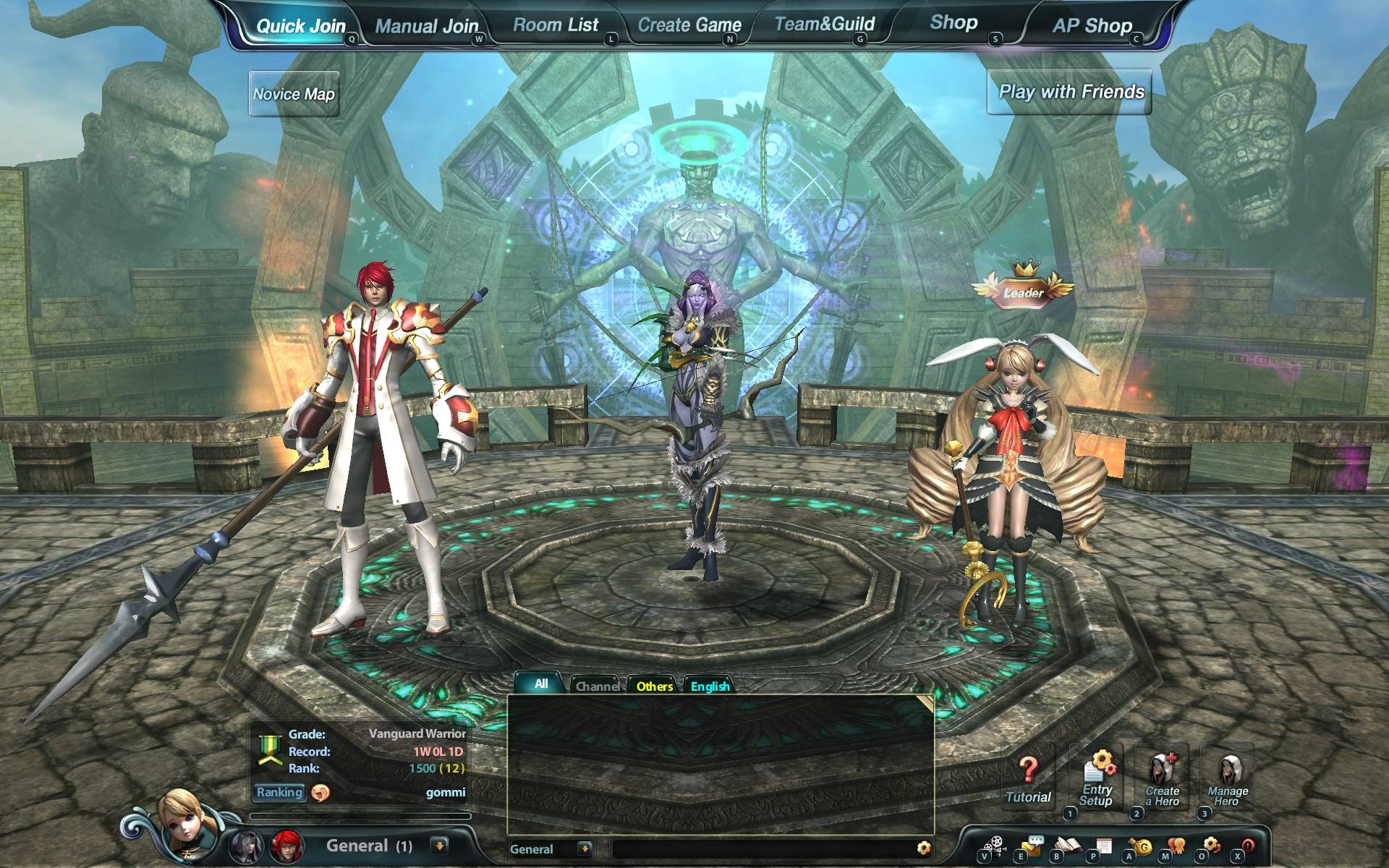Open the Tutorial question mark
Image resolution: width=1389 pixels, height=868 pixels.
(1028, 780)
